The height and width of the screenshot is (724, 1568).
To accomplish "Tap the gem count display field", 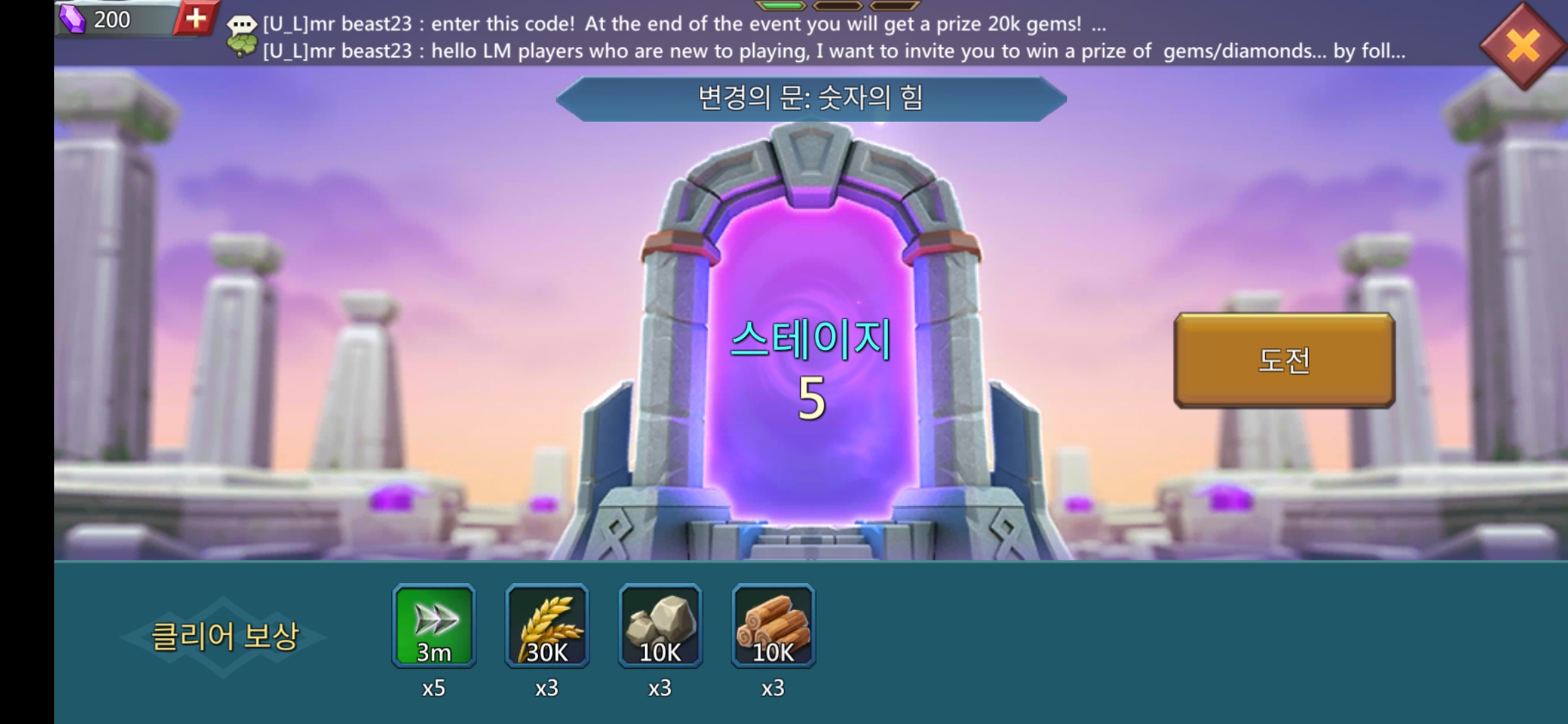I will click(x=114, y=18).
